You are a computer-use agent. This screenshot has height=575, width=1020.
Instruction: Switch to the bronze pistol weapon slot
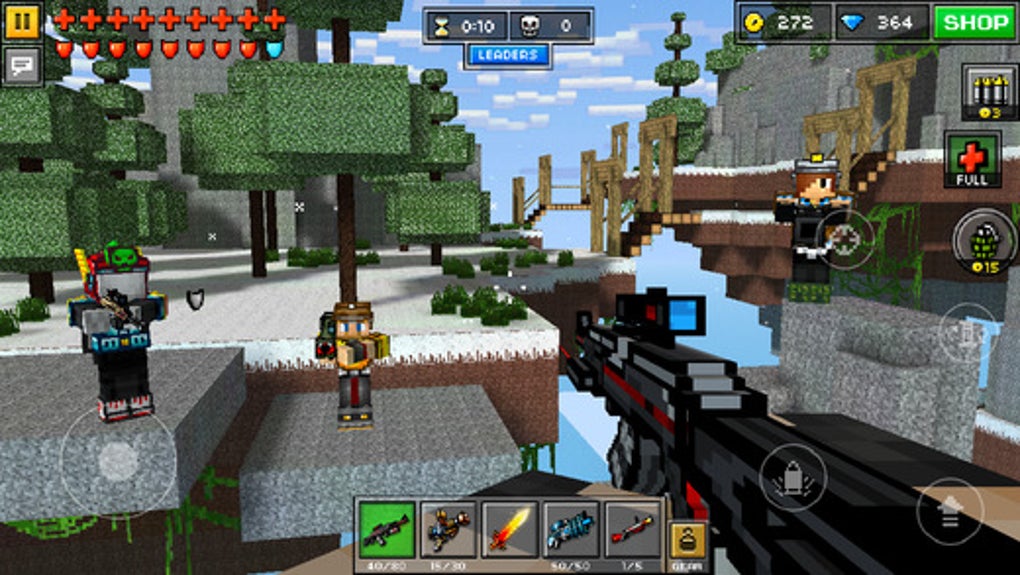coord(448,530)
